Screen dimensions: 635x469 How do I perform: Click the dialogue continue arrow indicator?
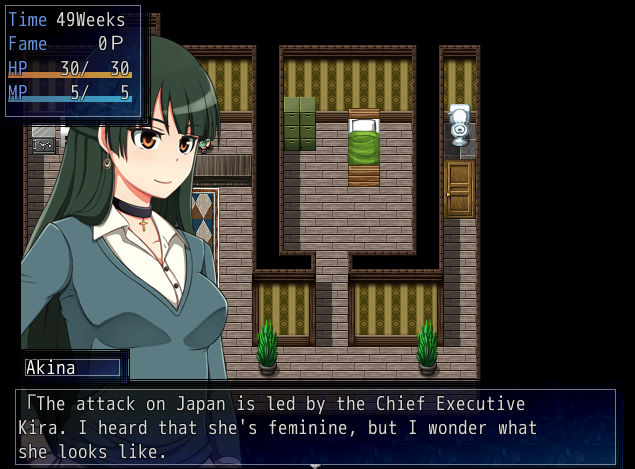[x=316, y=465]
